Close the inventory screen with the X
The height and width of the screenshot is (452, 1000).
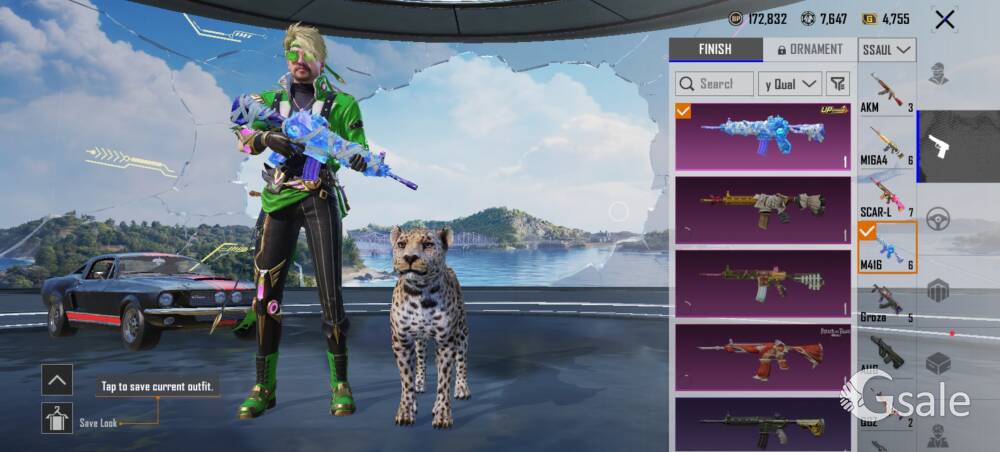pos(944,19)
